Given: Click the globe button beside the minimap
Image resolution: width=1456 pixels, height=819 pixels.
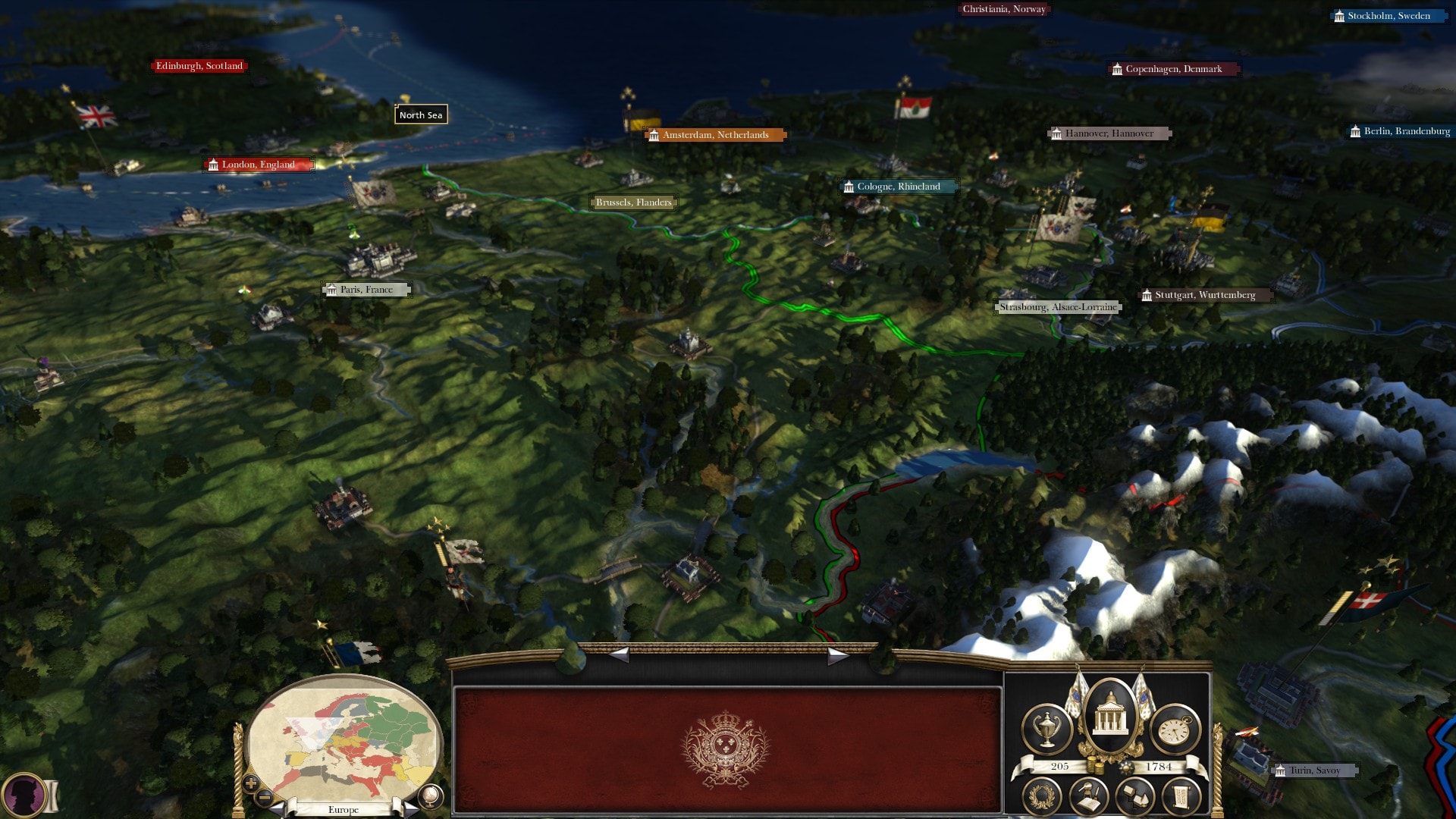Looking at the screenshot, I should [x=430, y=796].
